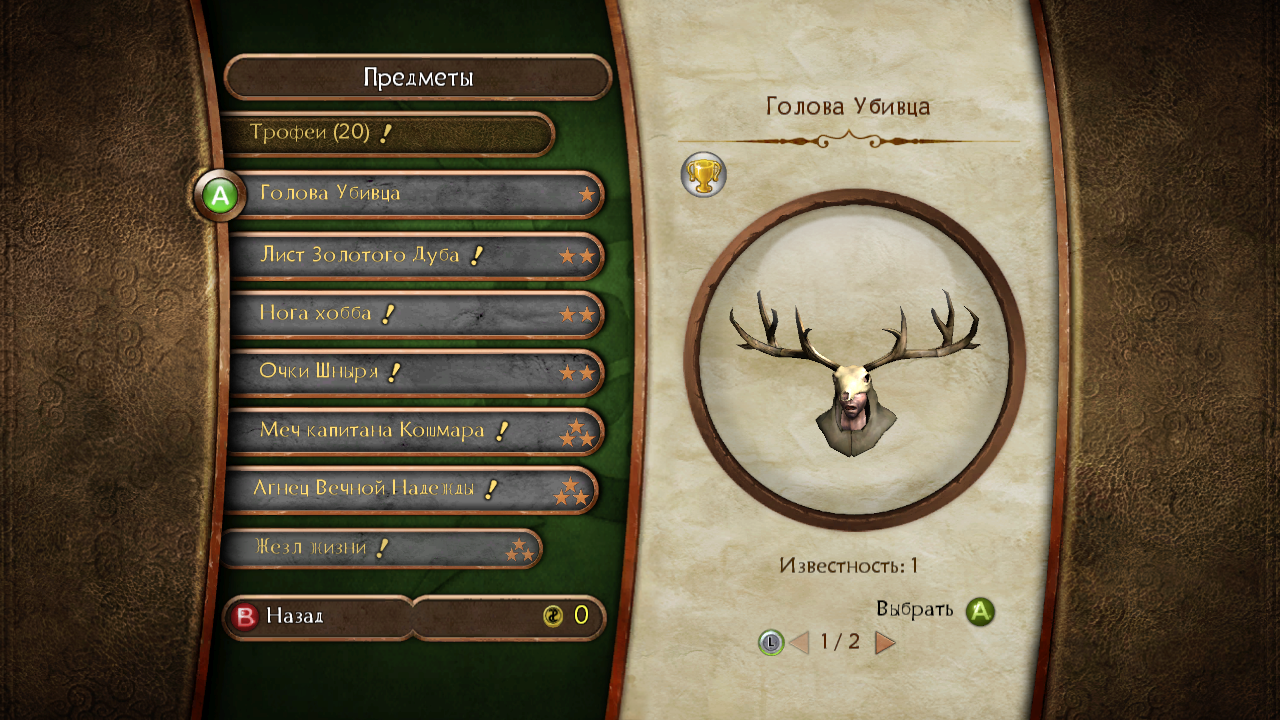Select the Нога хобба trophy
Viewport: 1280px width, 720px height.
[x=415, y=314]
